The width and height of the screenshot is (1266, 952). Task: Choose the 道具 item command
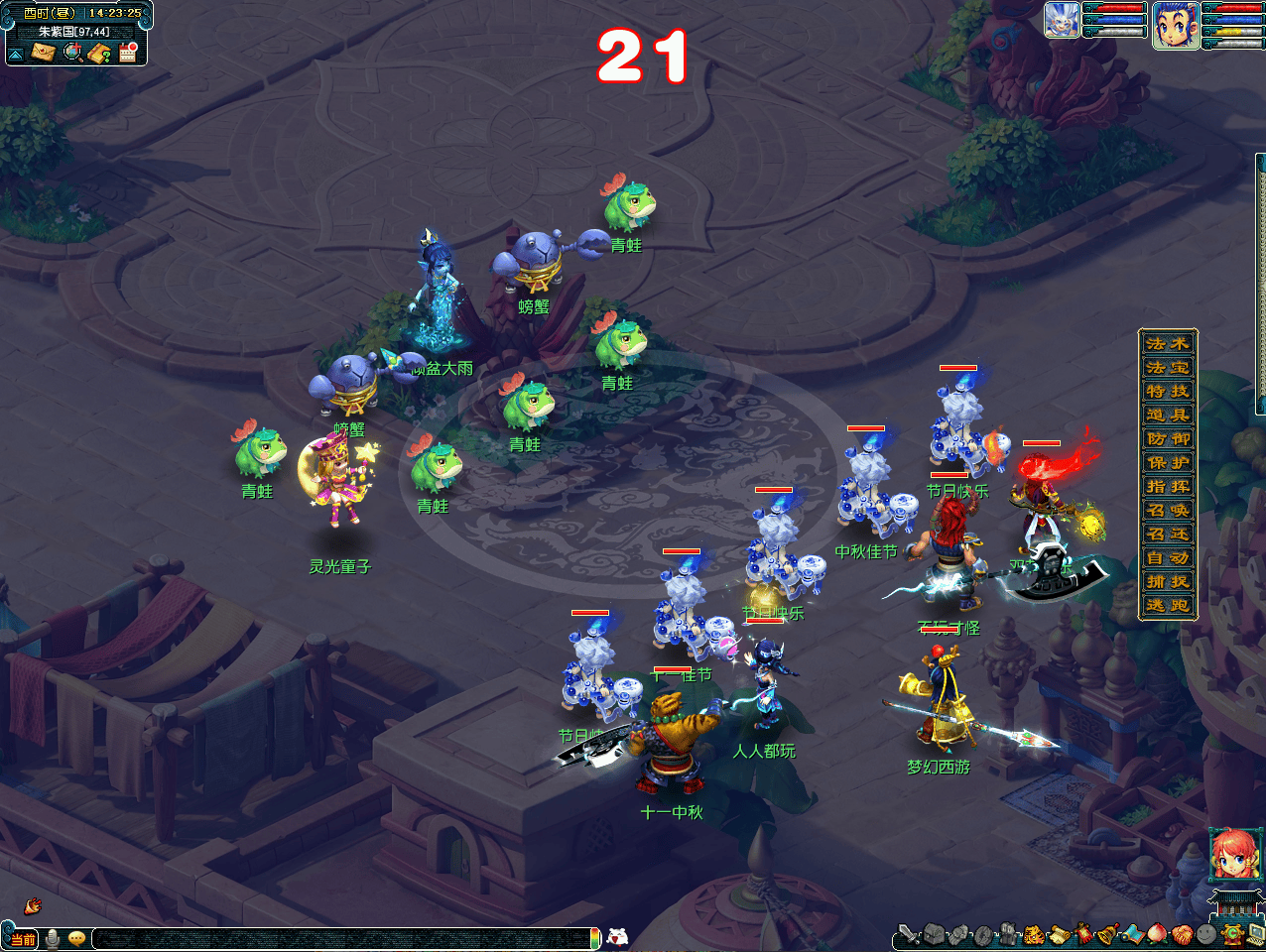1168,415
